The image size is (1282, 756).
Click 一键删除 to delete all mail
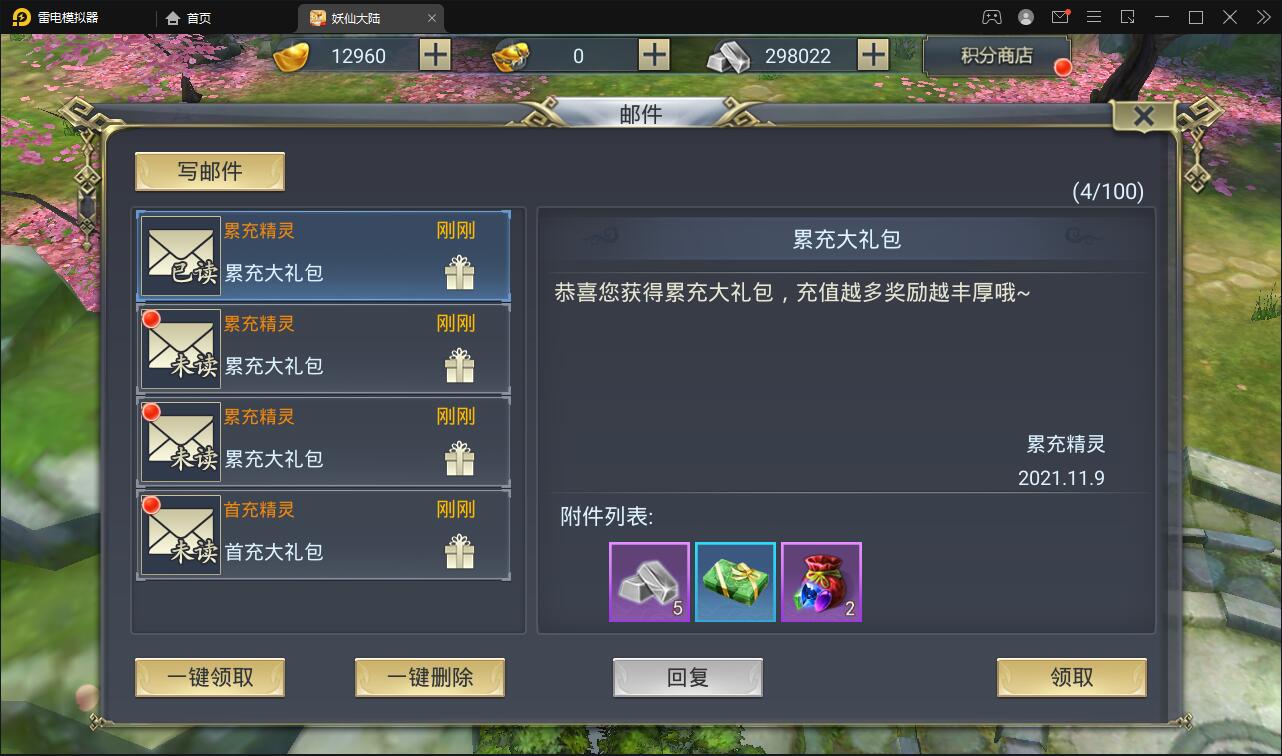pos(429,677)
